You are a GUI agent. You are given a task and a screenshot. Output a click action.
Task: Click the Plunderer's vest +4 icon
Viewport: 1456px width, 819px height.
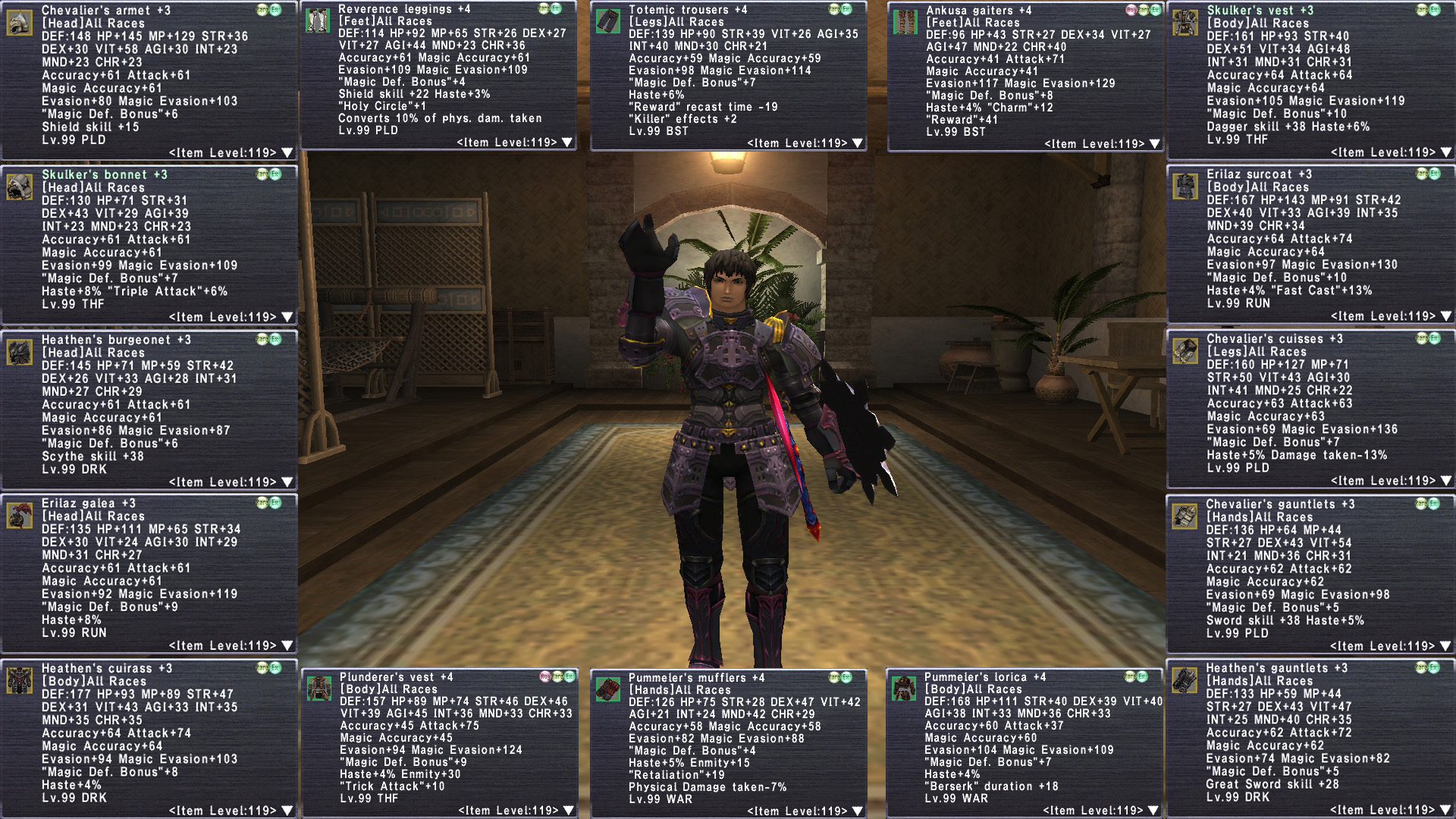point(319,689)
